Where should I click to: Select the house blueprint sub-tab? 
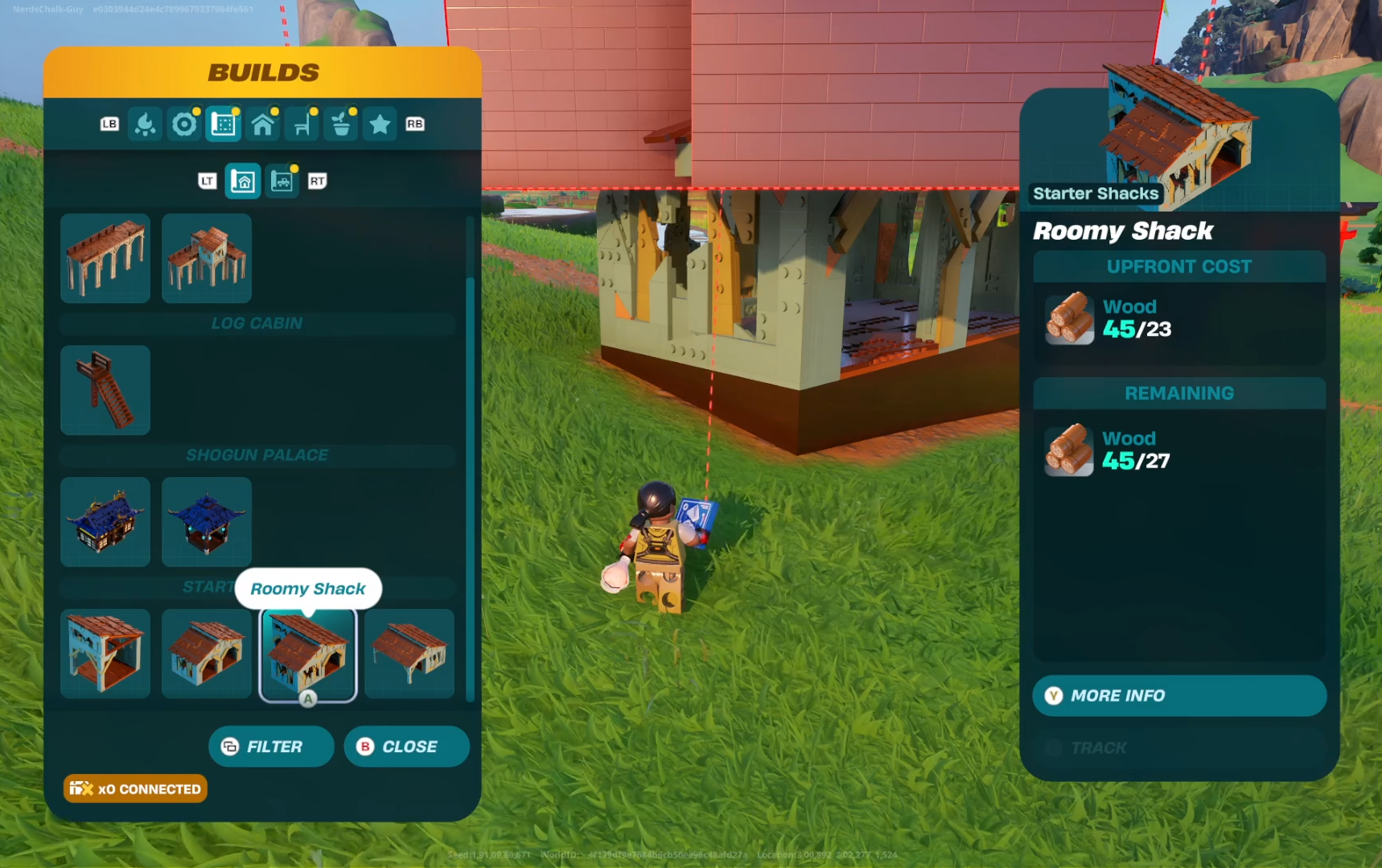pos(243,181)
